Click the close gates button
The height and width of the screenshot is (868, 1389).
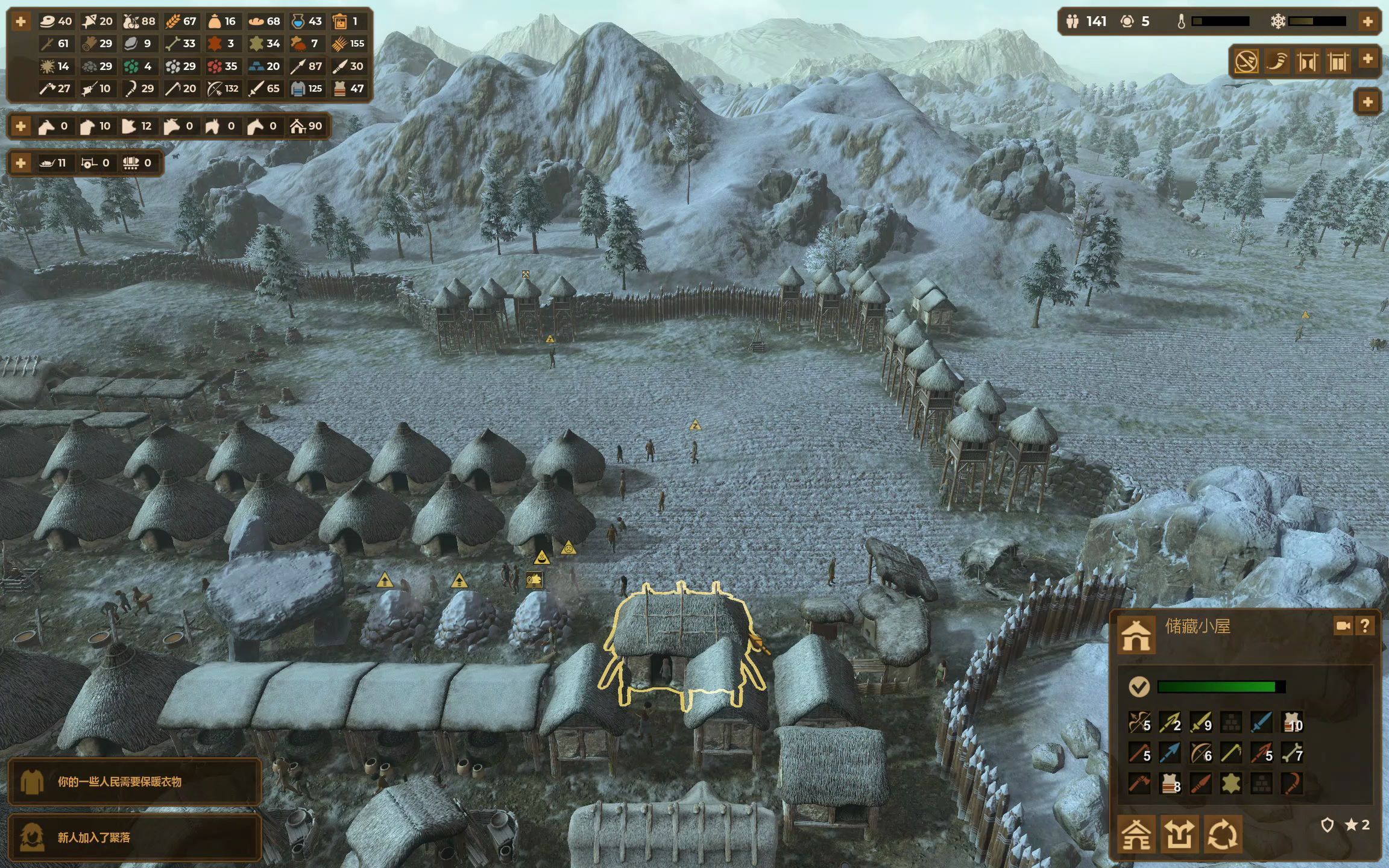[x=1338, y=61]
